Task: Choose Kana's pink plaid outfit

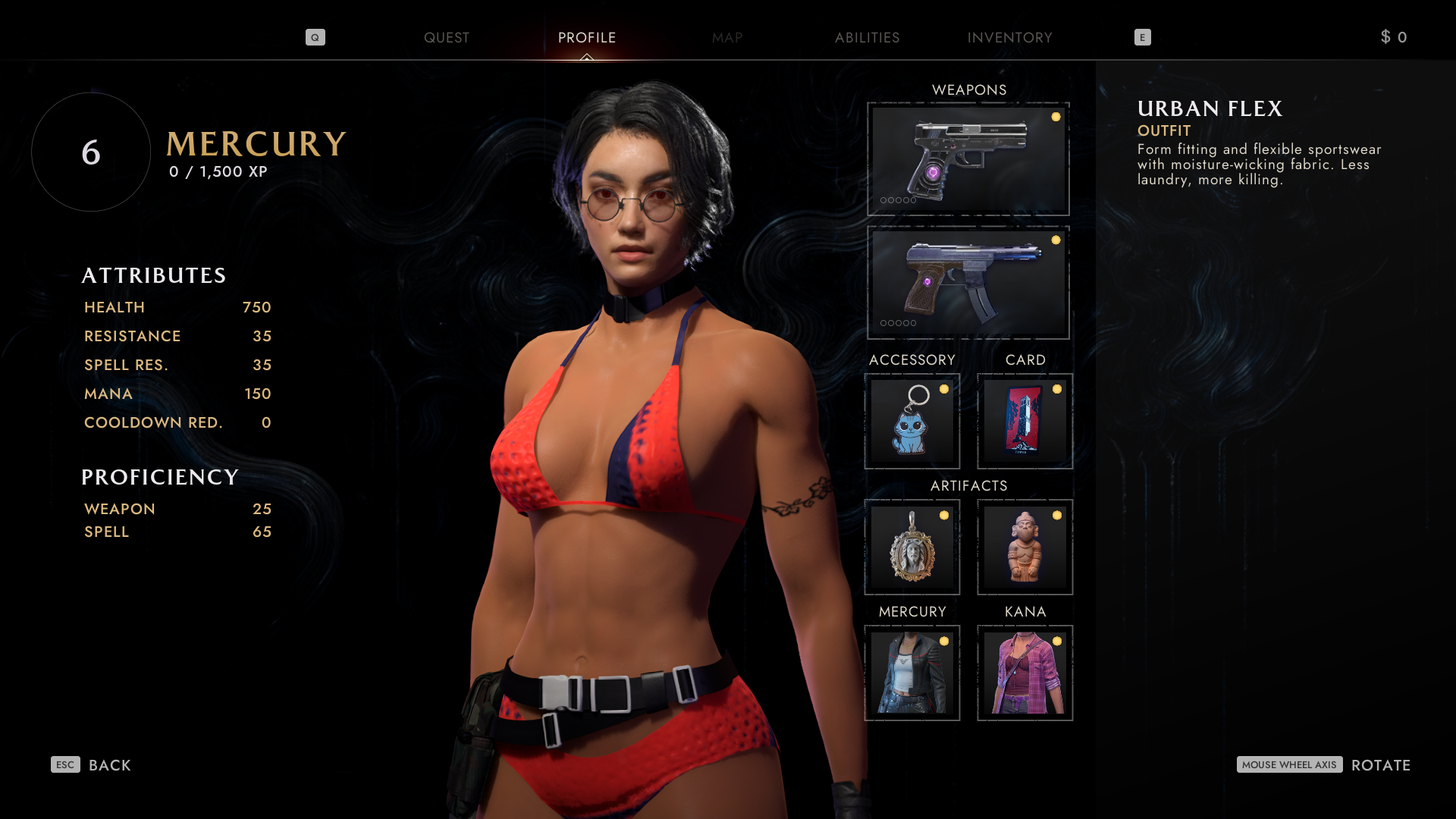Action: tap(1025, 673)
